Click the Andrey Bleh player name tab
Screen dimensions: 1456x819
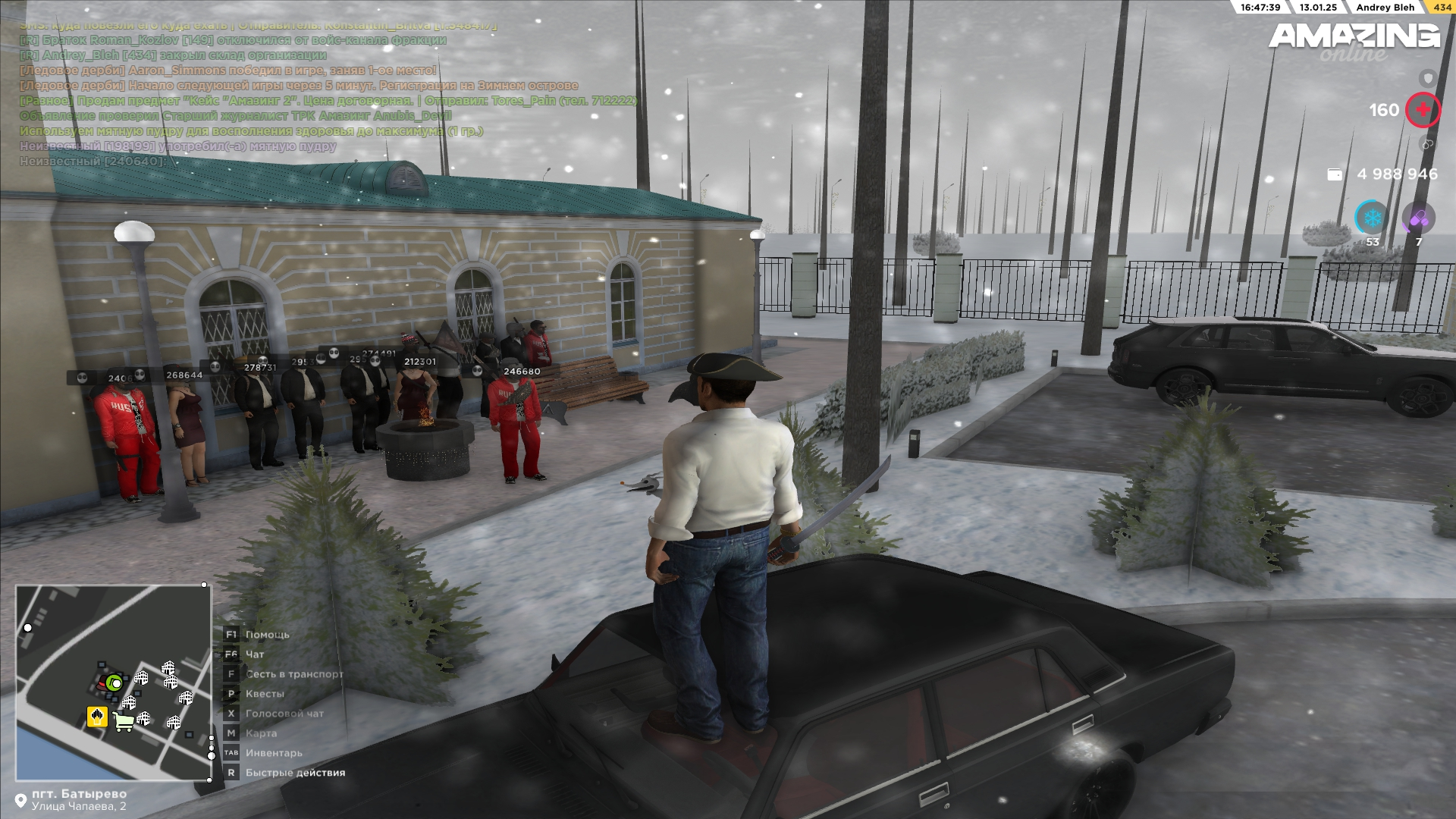1385,8
